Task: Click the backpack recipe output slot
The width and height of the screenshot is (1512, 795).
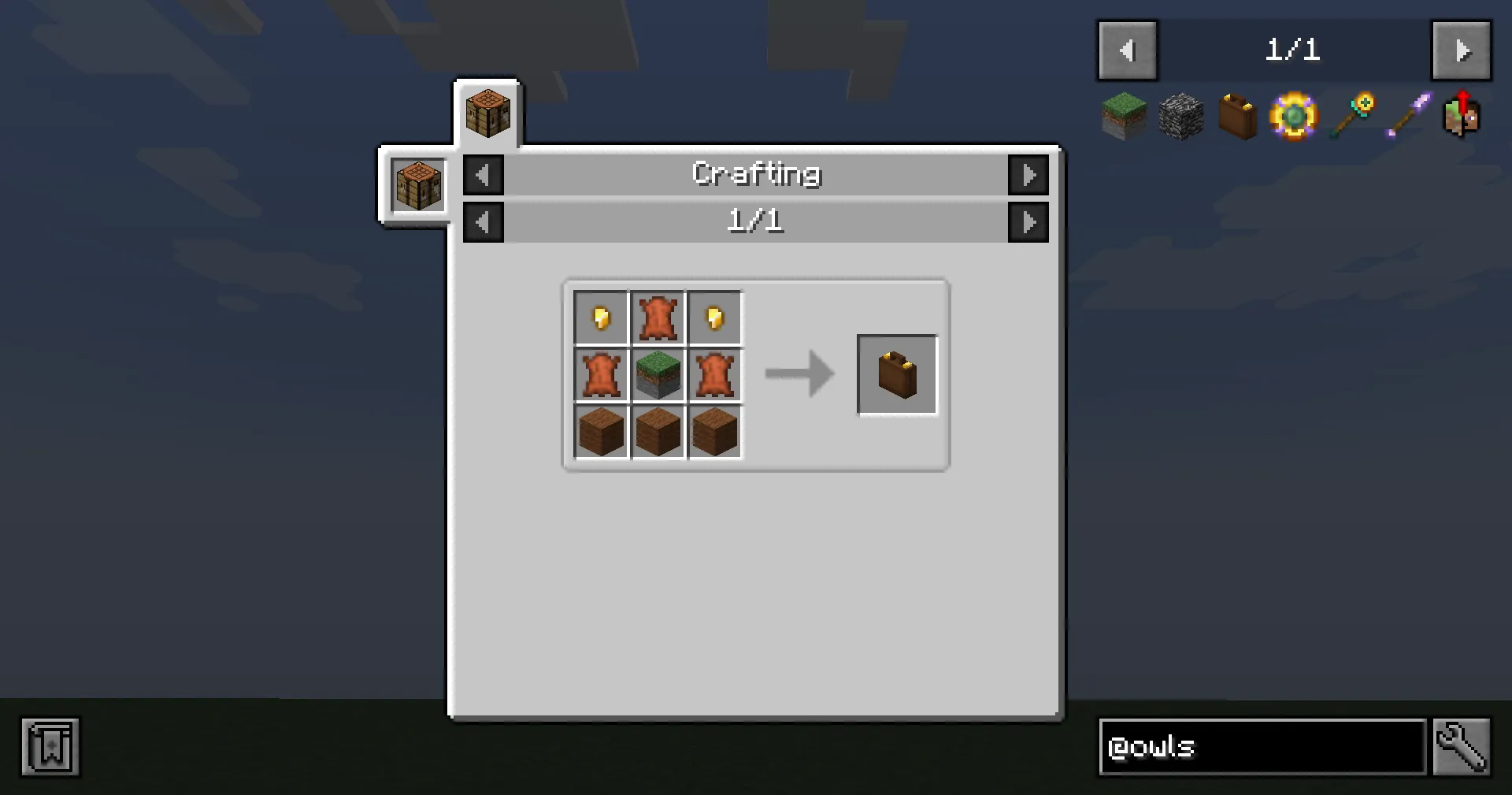Action: [897, 374]
